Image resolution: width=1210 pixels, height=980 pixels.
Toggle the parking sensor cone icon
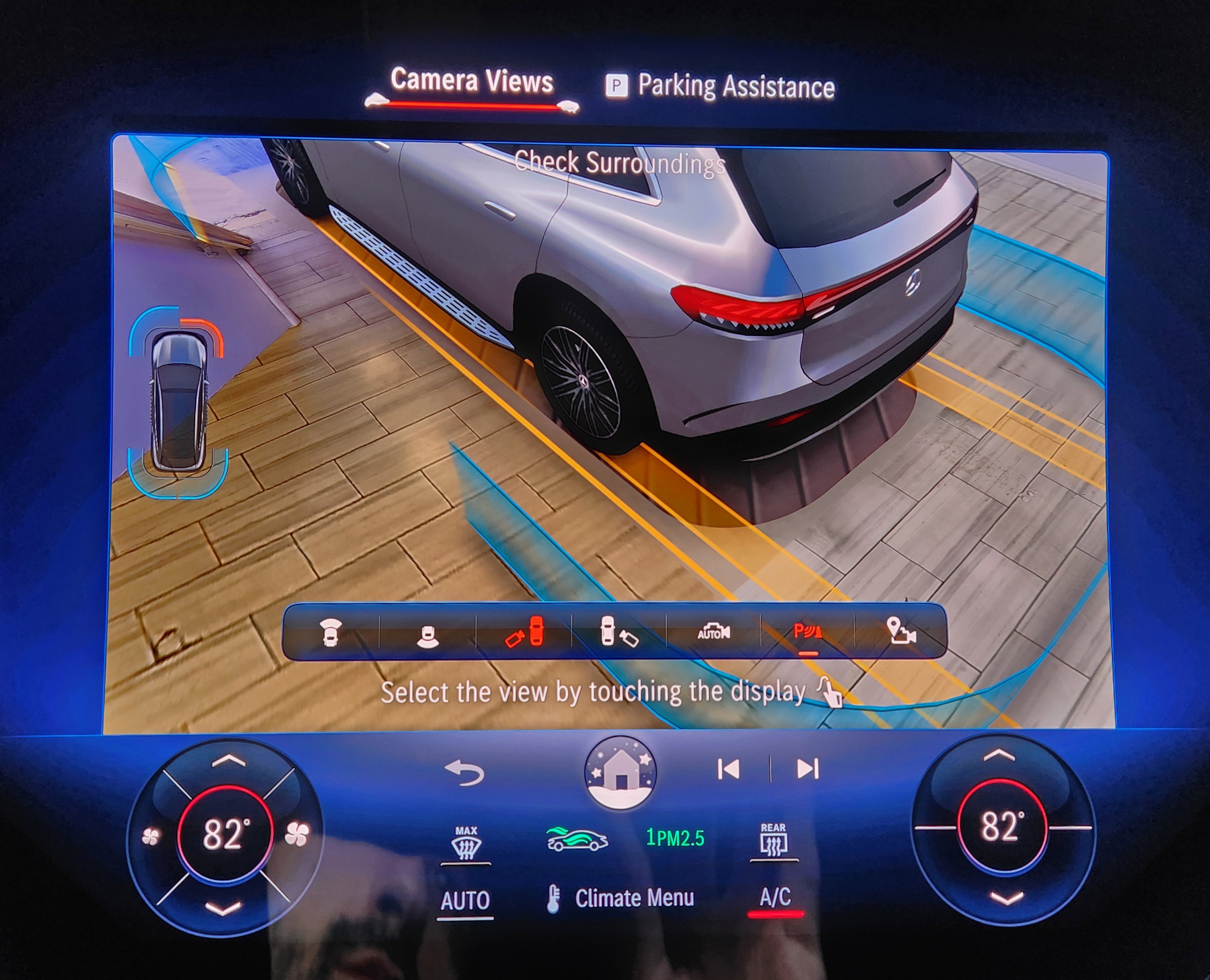click(x=807, y=632)
